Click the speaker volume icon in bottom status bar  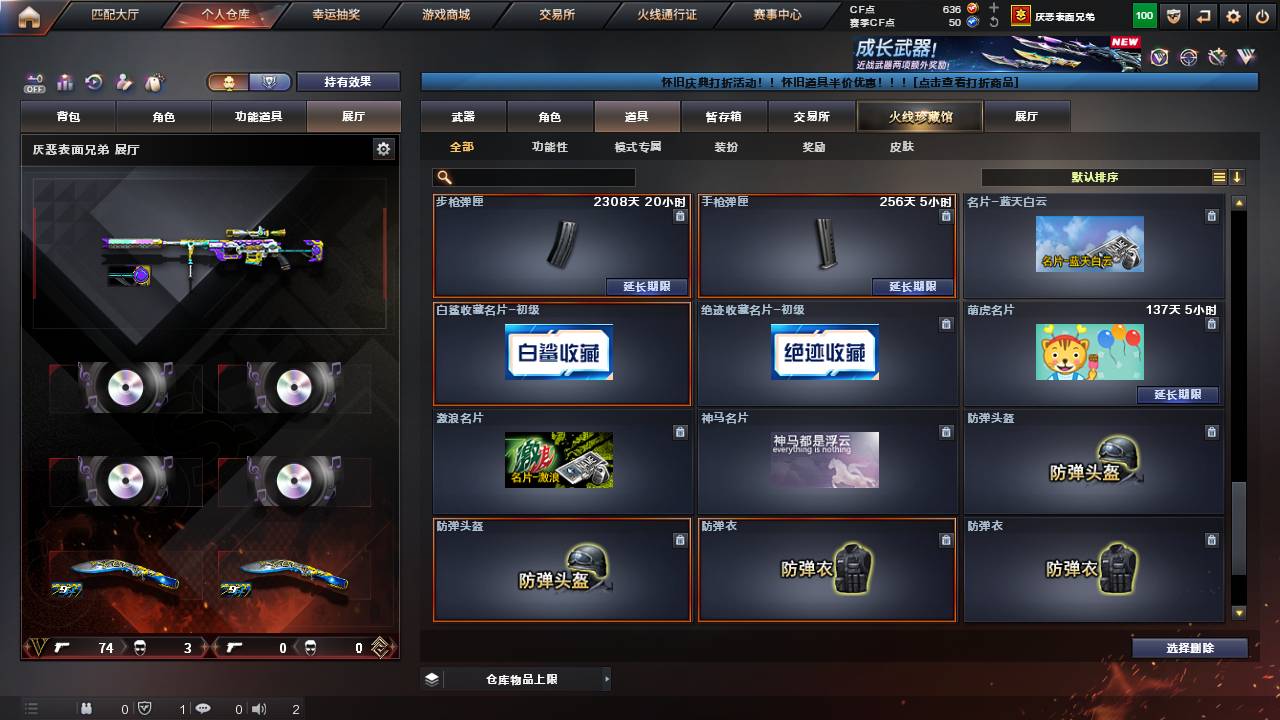tap(258, 708)
